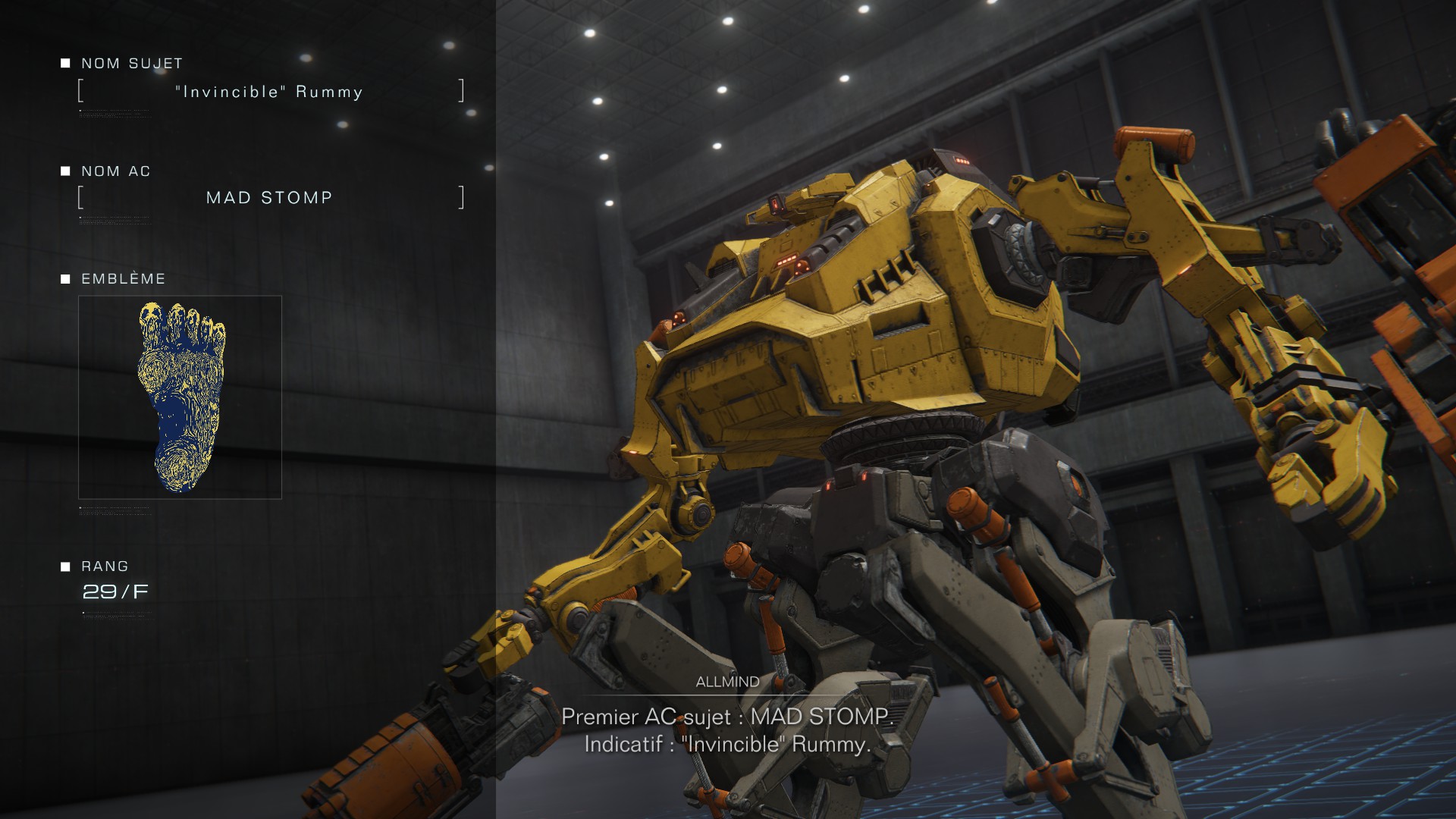Image resolution: width=1456 pixels, height=819 pixels.
Task: Select the MAD STOMP AC name field
Action: [269, 198]
